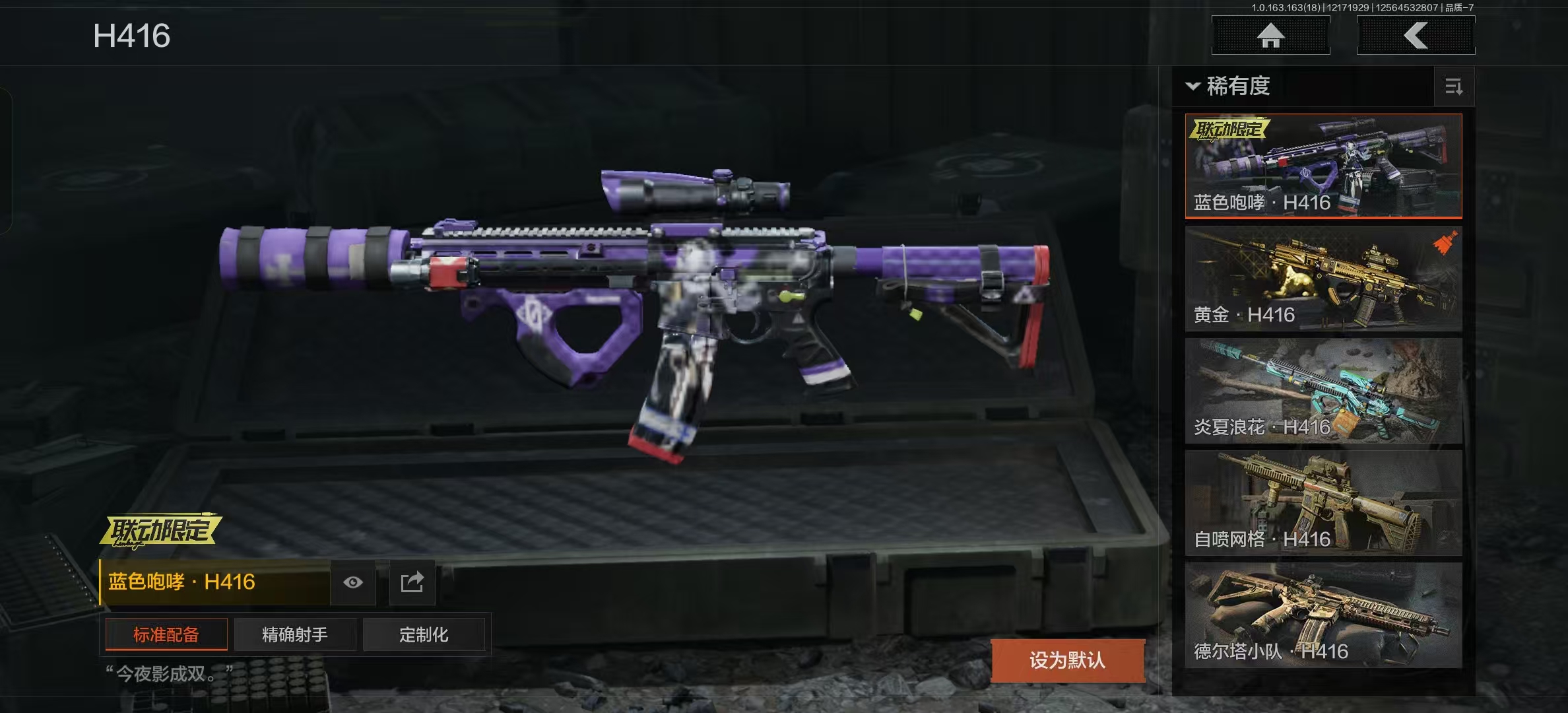Select the 自喷网格 H416 skin
The image size is (1568, 713).
tap(1323, 503)
